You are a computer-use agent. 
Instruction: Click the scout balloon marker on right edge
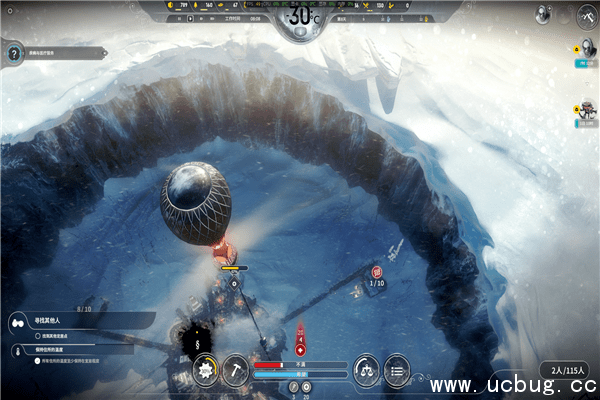[x=585, y=49]
